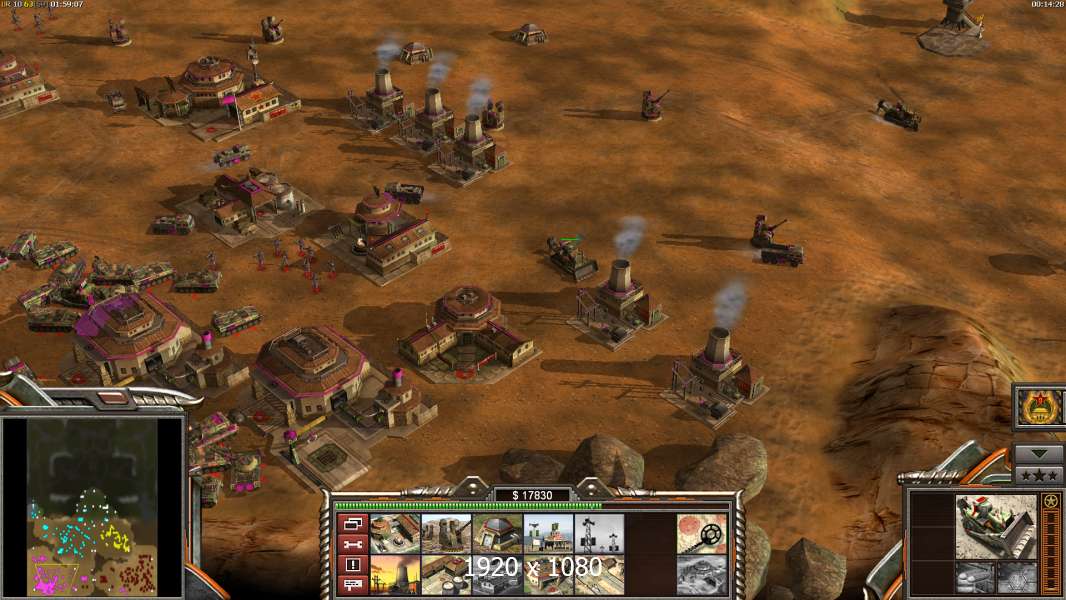Pick the supply depot with white tanks icon

coord(446,575)
